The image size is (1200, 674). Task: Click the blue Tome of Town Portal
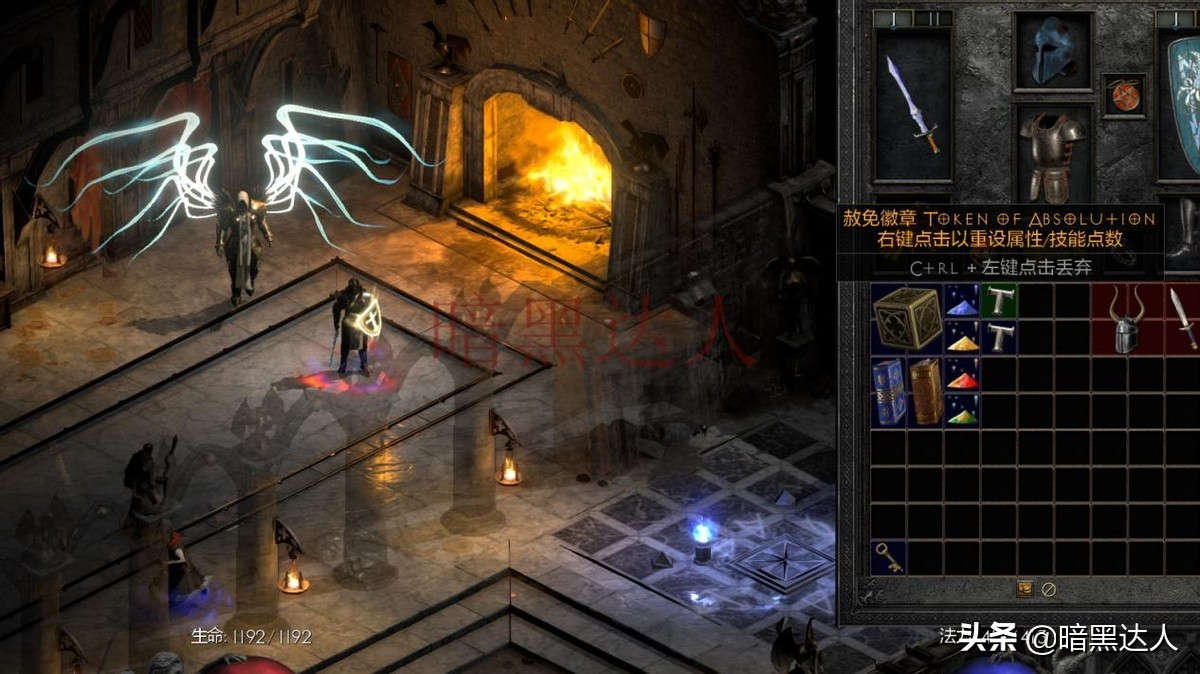pyautogui.click(x=889, y=392)
